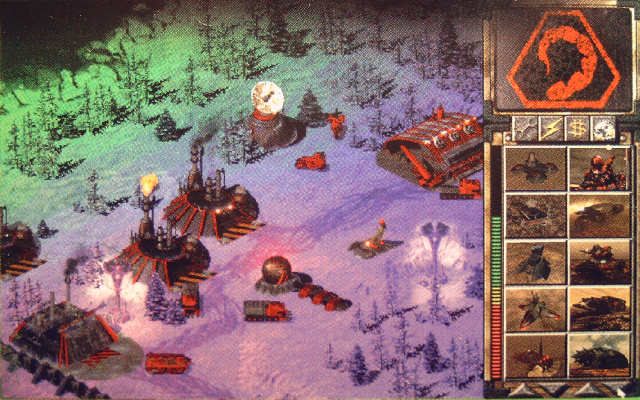Toggle the lightning bolt power button

[x=548, y=127]
